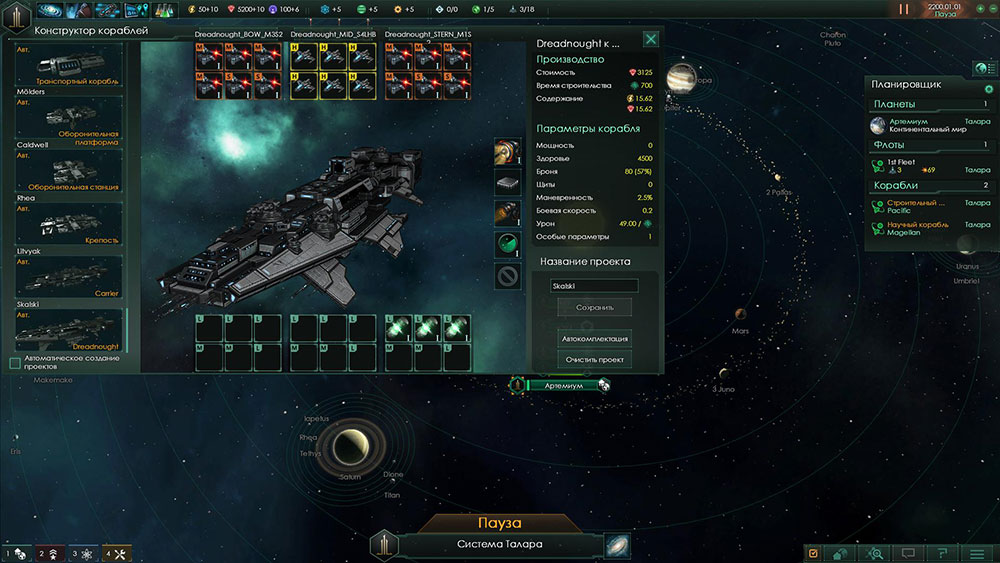Screen dimensions: 1000x563
Task: Clear the design with Очистить проект
Action: tap(595, 359)
